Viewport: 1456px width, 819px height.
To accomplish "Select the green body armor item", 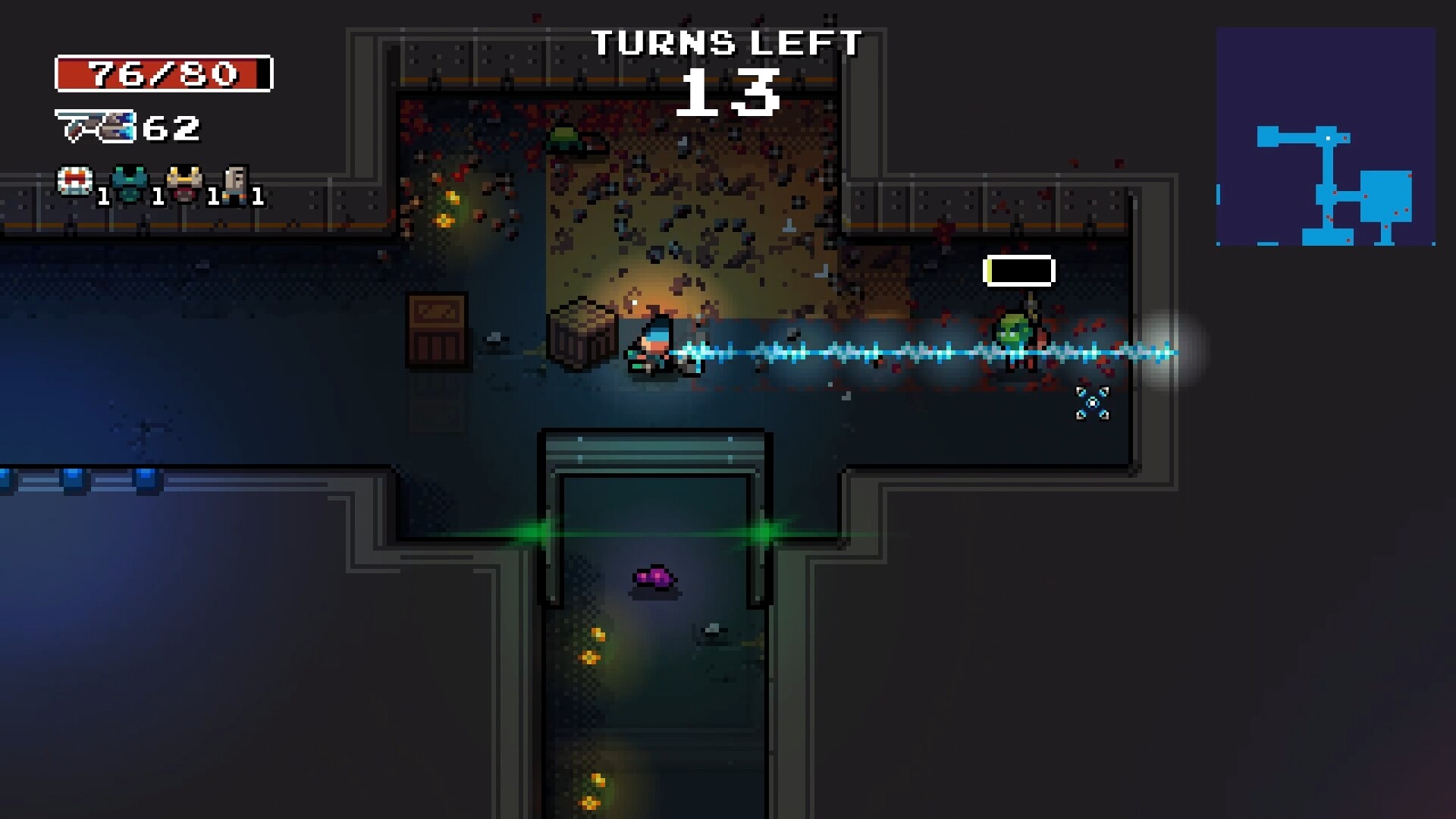I will (130, 182).
